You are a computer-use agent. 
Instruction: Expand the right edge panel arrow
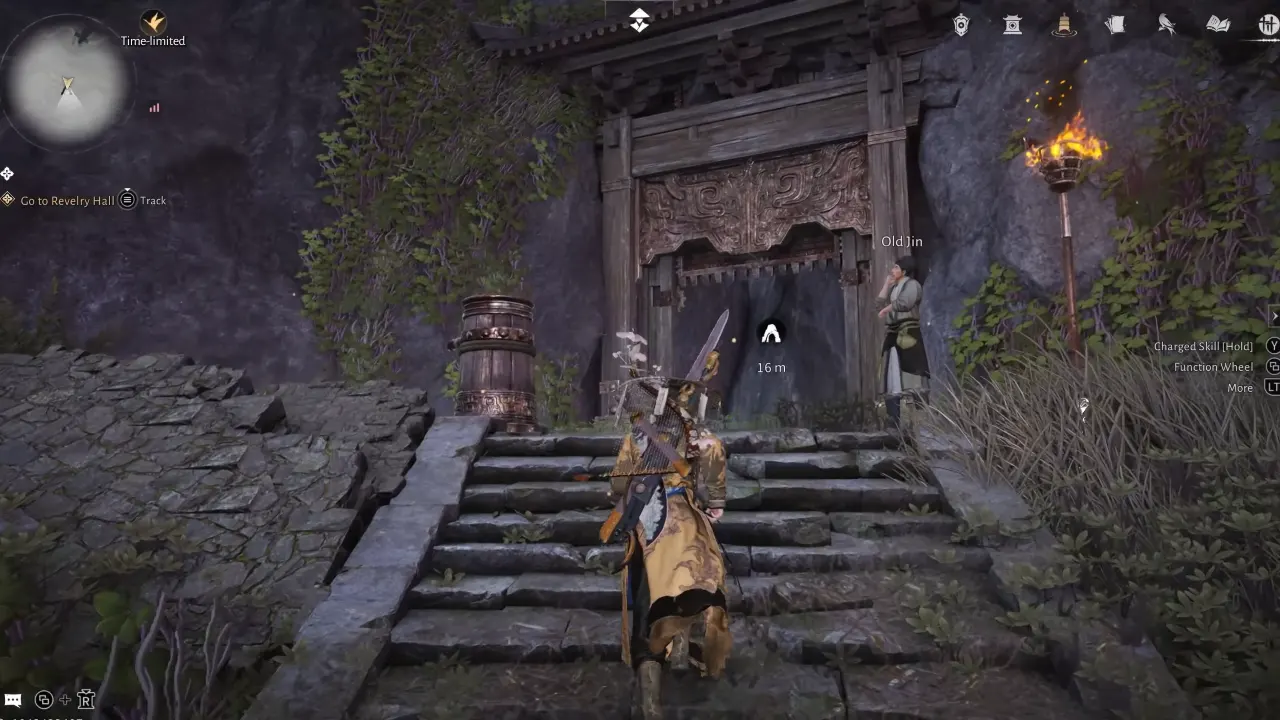(x=1275, y=315)
